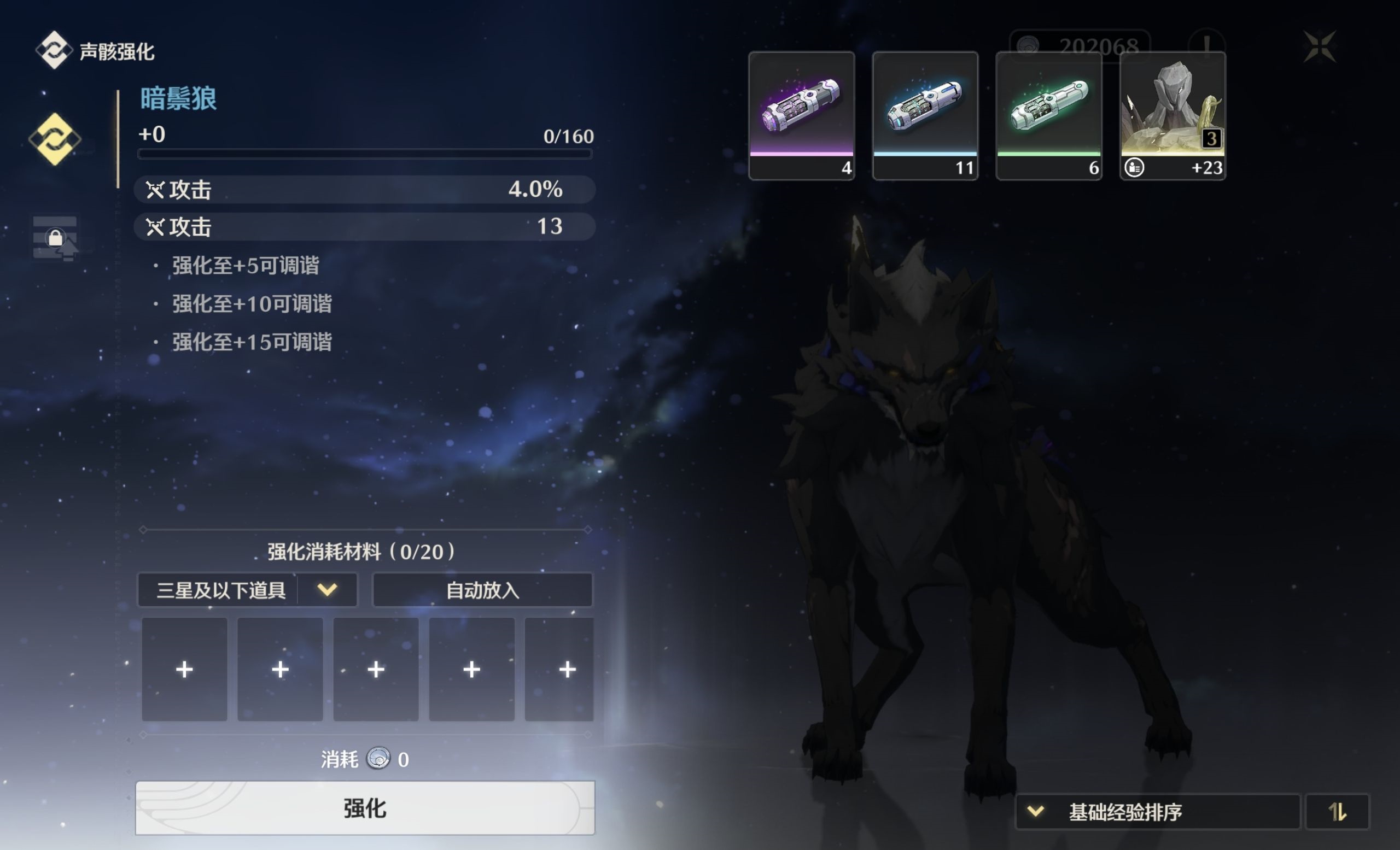
Task: Click the exclamation info button
Action: pos(1206,45)
